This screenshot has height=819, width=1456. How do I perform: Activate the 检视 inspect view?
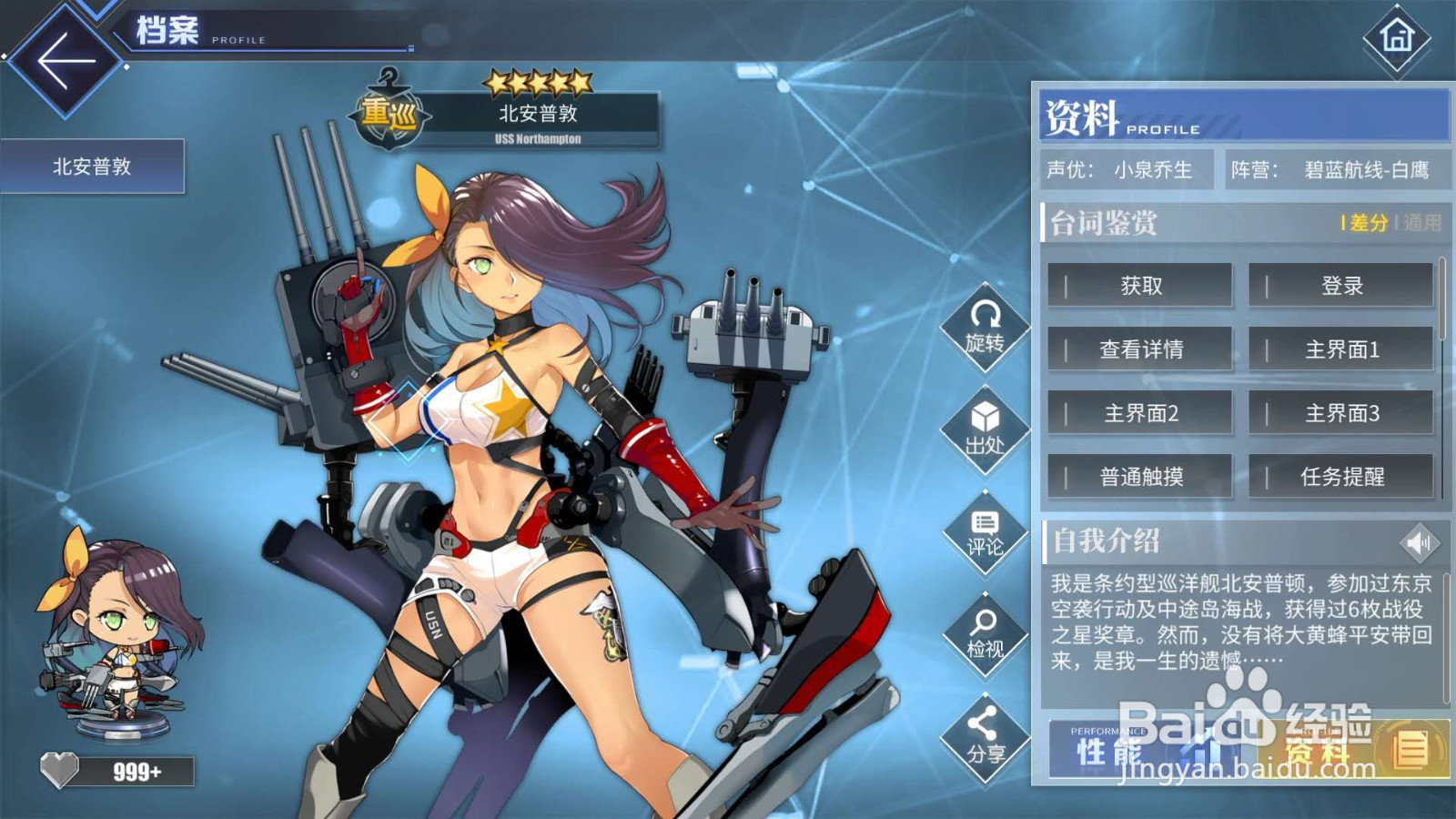pyautogui.click(x=985, y=634)
